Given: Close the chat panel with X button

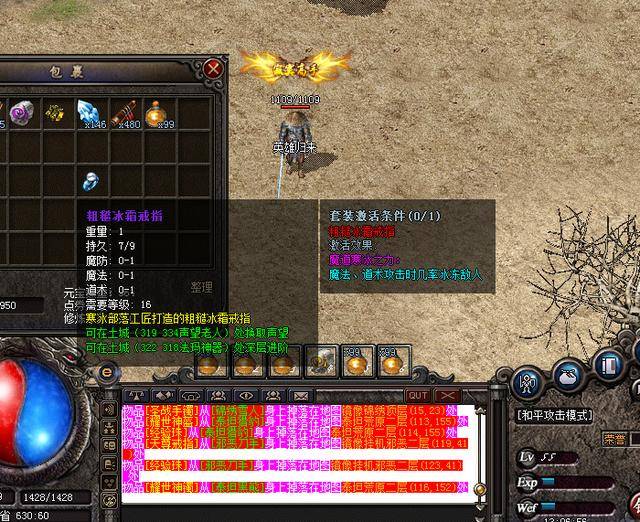Looking at the screenshot, I should click(448, 396).
